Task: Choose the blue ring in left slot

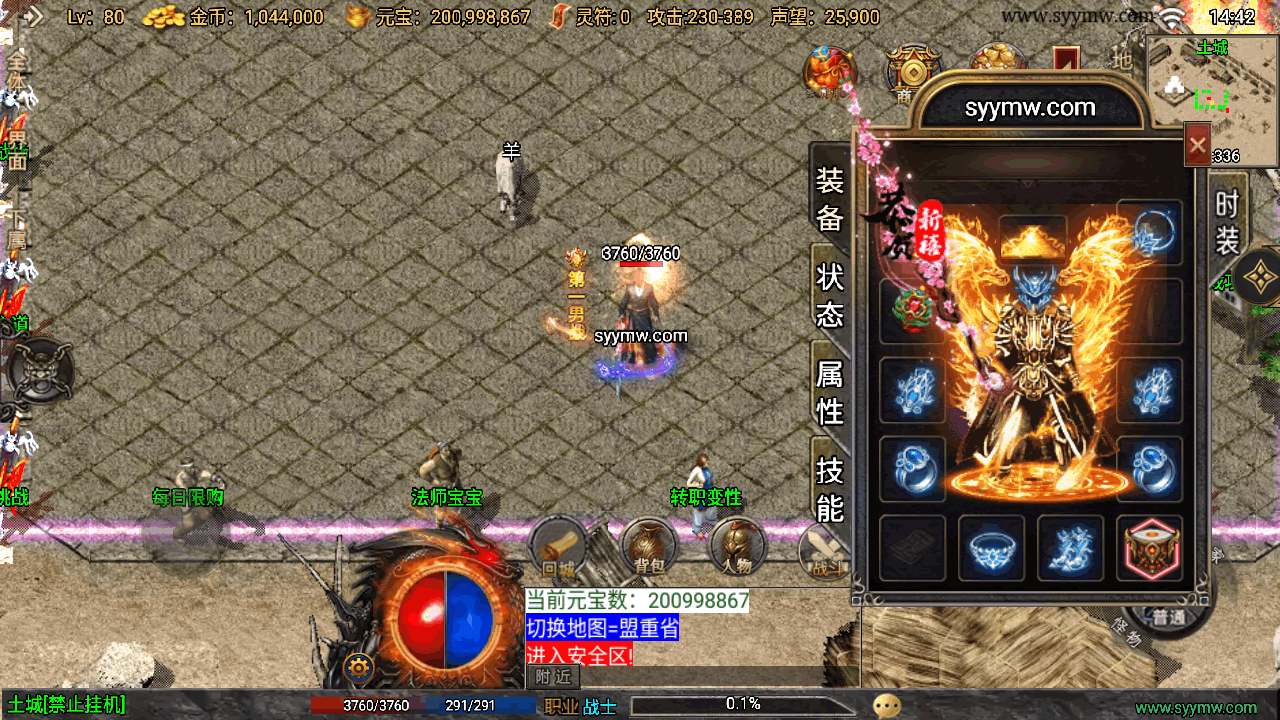Action: (912, 468)
